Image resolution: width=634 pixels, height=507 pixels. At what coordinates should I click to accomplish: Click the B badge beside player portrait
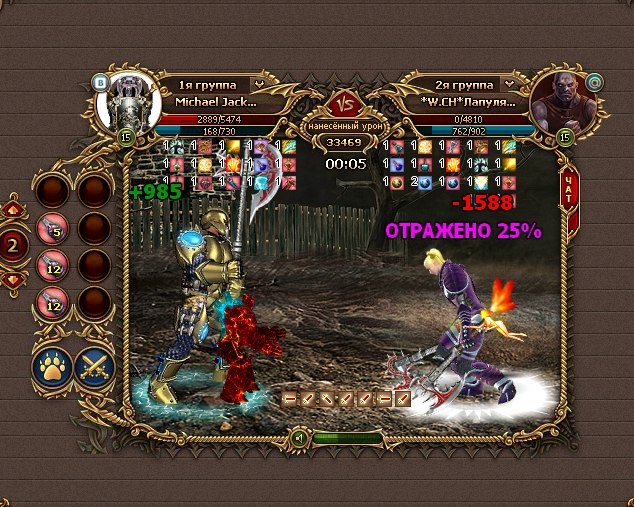[x=101, y=82]
